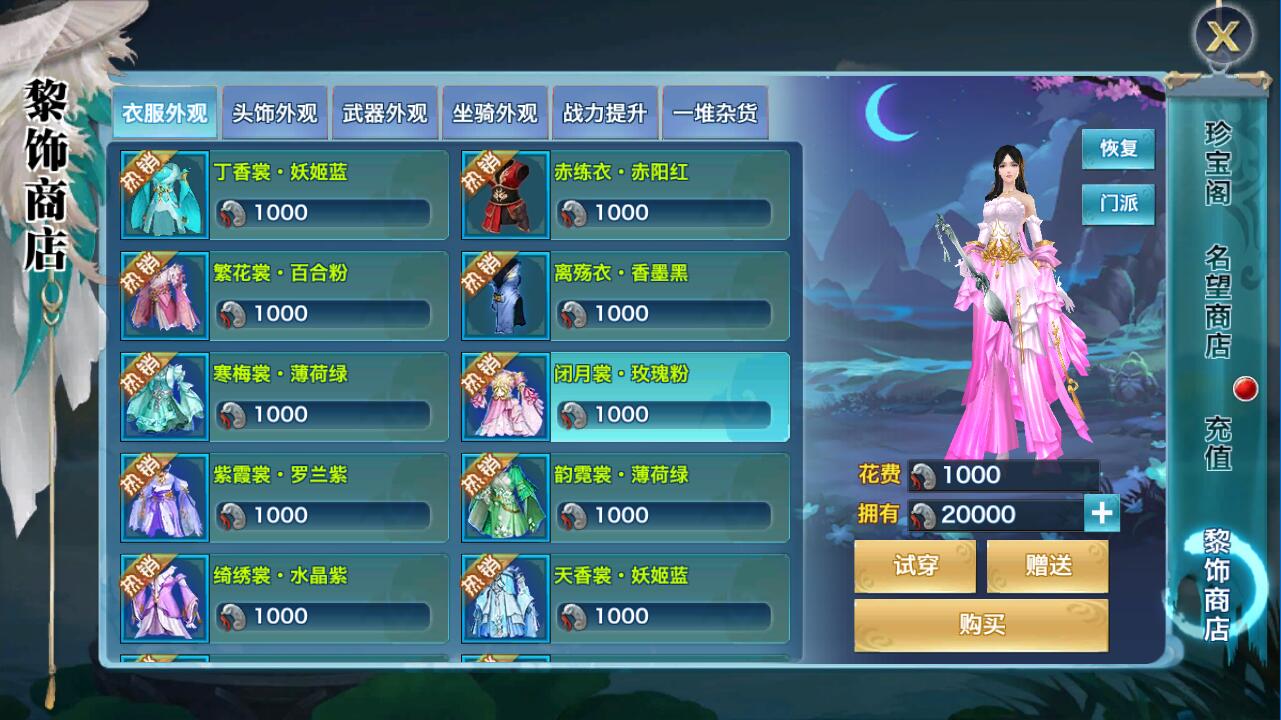Close the shop with the X button
The height and width of the screenshot is (720, 1281).
point(1222,38)
